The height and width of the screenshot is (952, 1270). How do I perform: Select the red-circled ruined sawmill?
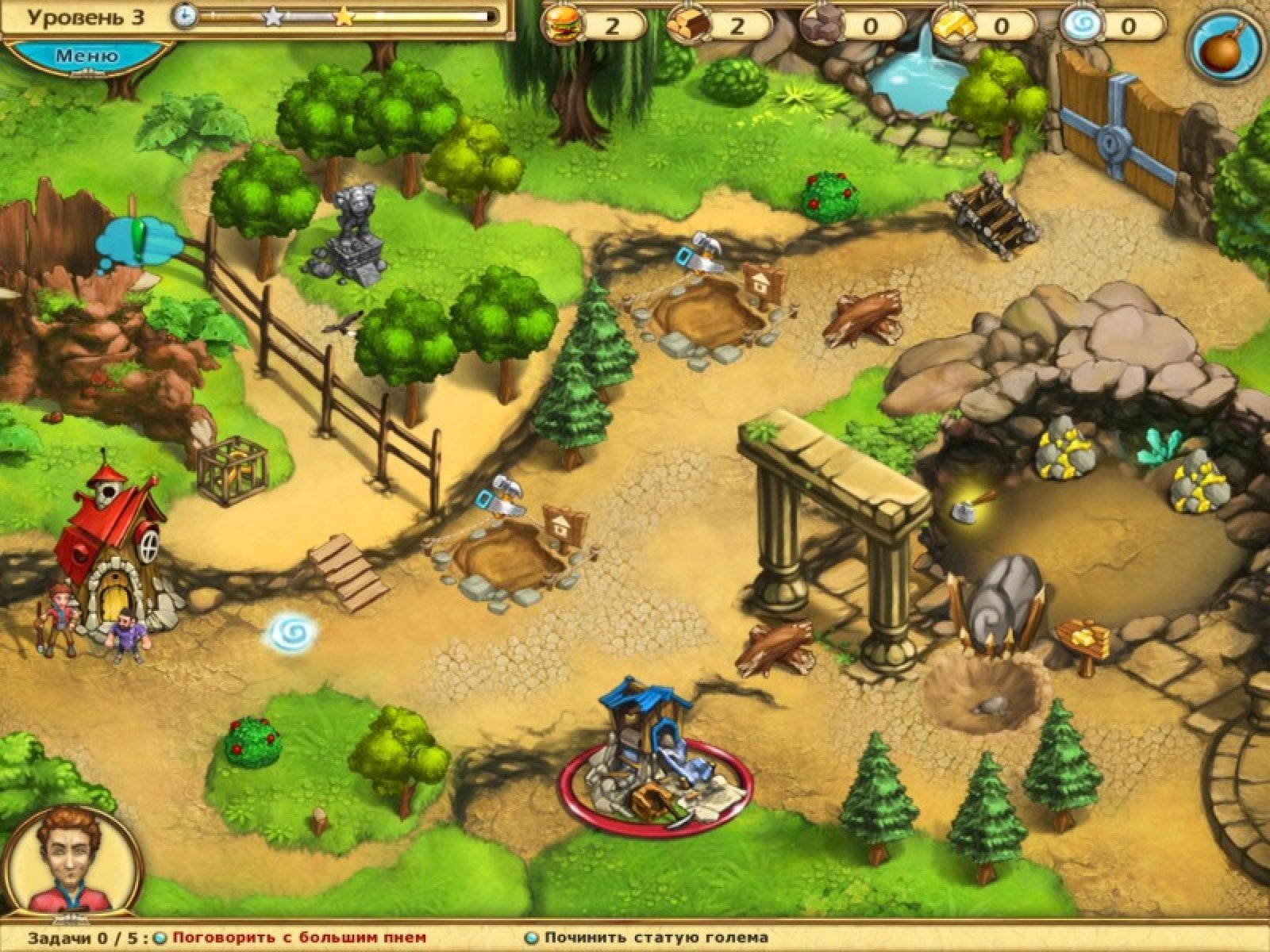[x=654, y=762]
